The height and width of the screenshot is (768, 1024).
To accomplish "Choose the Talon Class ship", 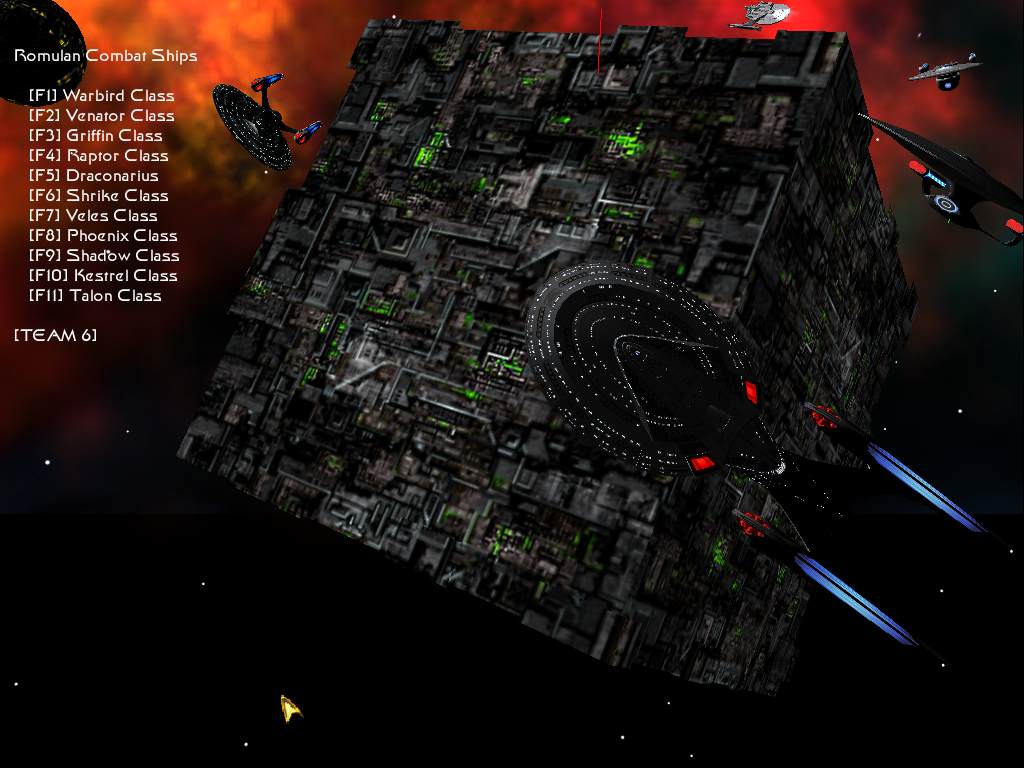I will click(96, 296).
